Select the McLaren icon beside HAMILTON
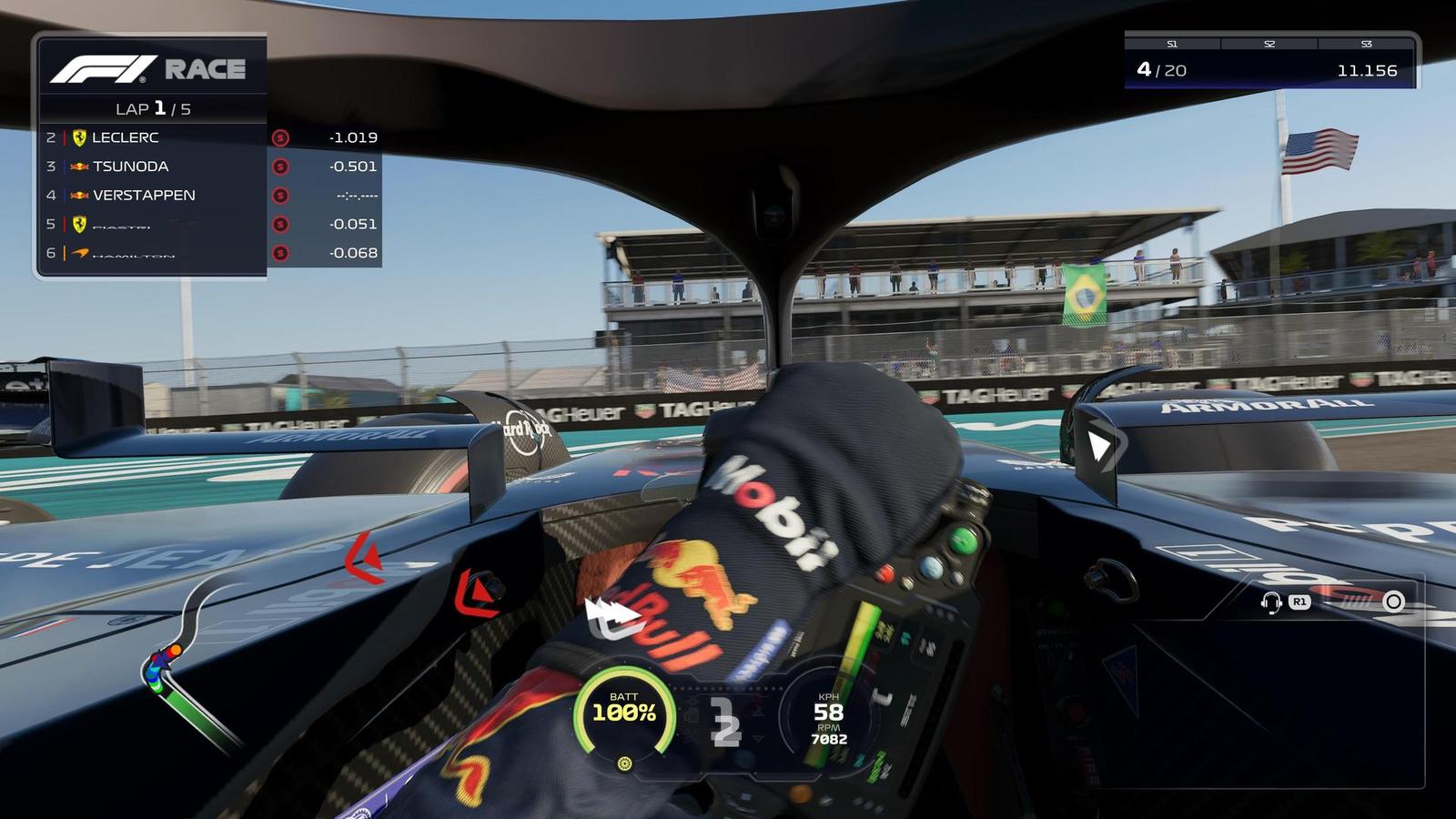The image size is (1456, 819). 78,253
